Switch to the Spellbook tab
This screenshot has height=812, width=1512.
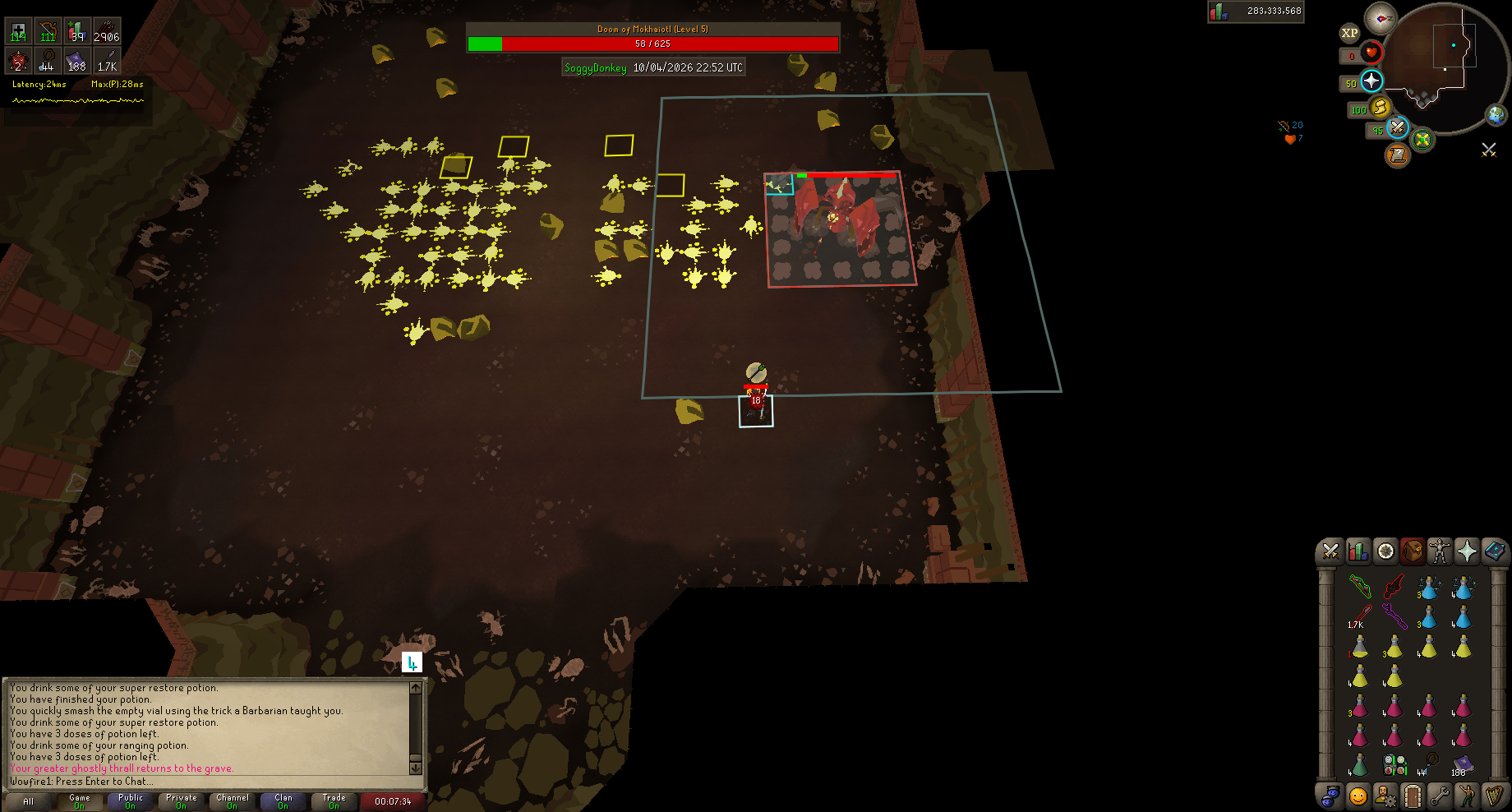(x=1495, y=551)
